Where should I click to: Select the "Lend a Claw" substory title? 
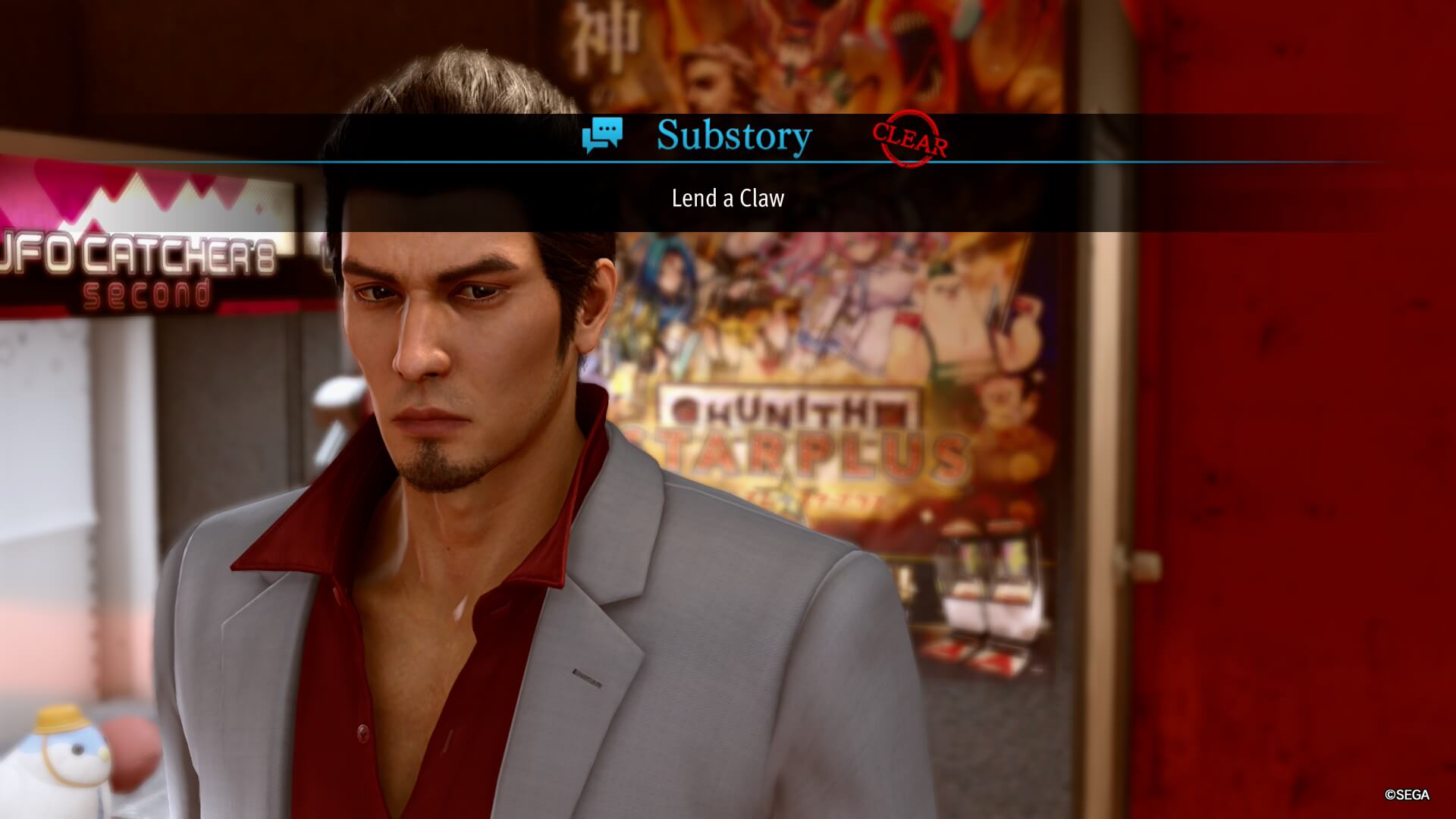[x=727, y=199]
